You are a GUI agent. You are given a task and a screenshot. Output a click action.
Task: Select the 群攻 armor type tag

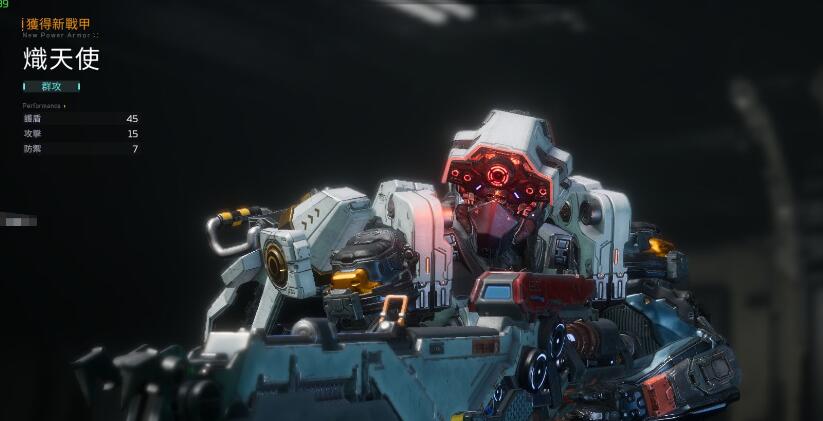click(x=51, y=86)
